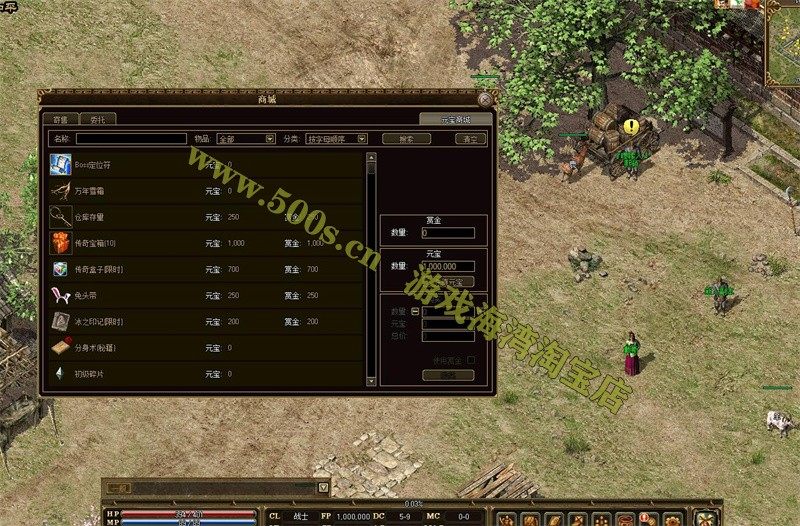Click the 搜索 search button

pyautogui.click(x=406, y=139)
